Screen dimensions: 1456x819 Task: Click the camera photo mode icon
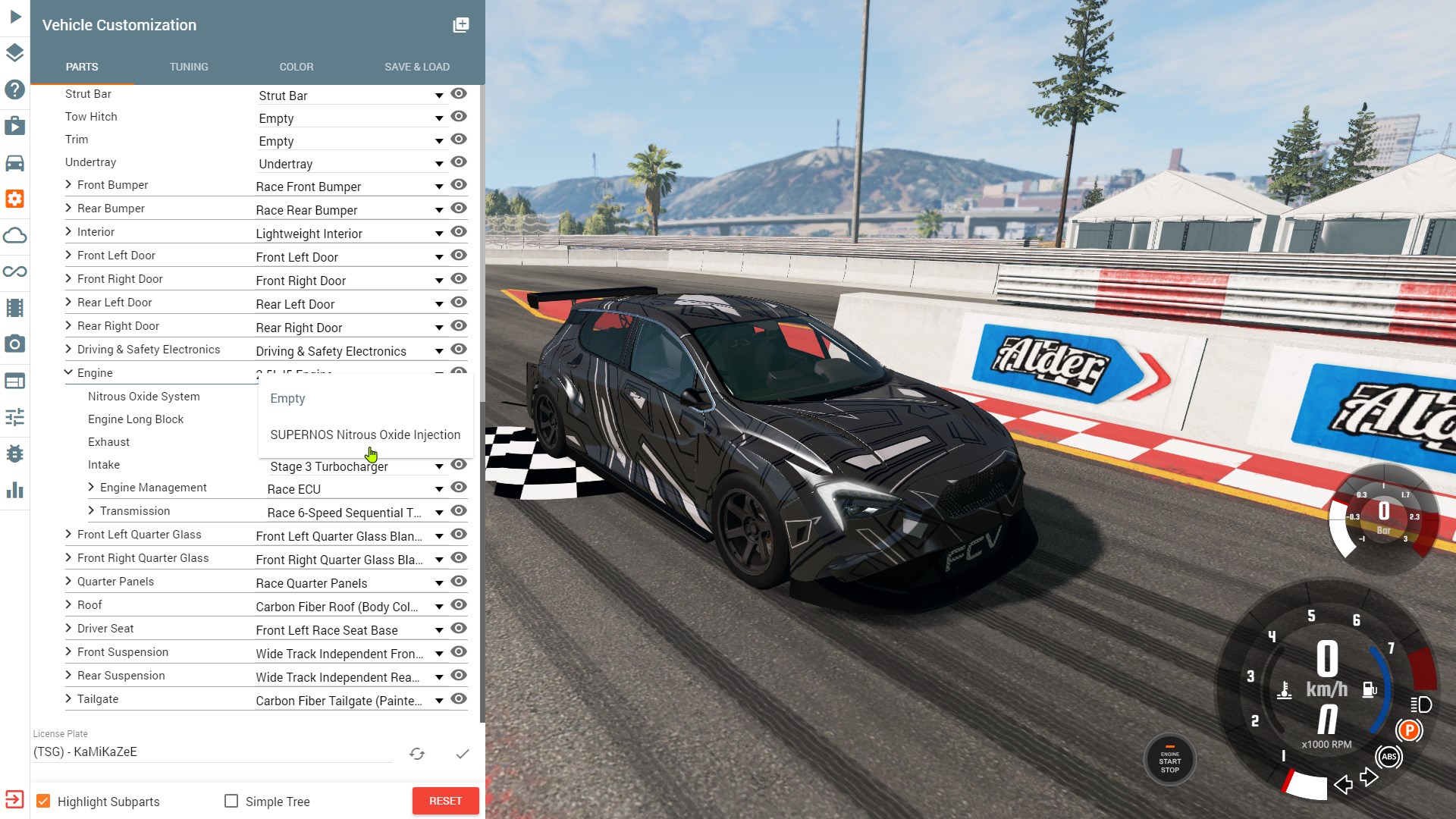[14, 344]
